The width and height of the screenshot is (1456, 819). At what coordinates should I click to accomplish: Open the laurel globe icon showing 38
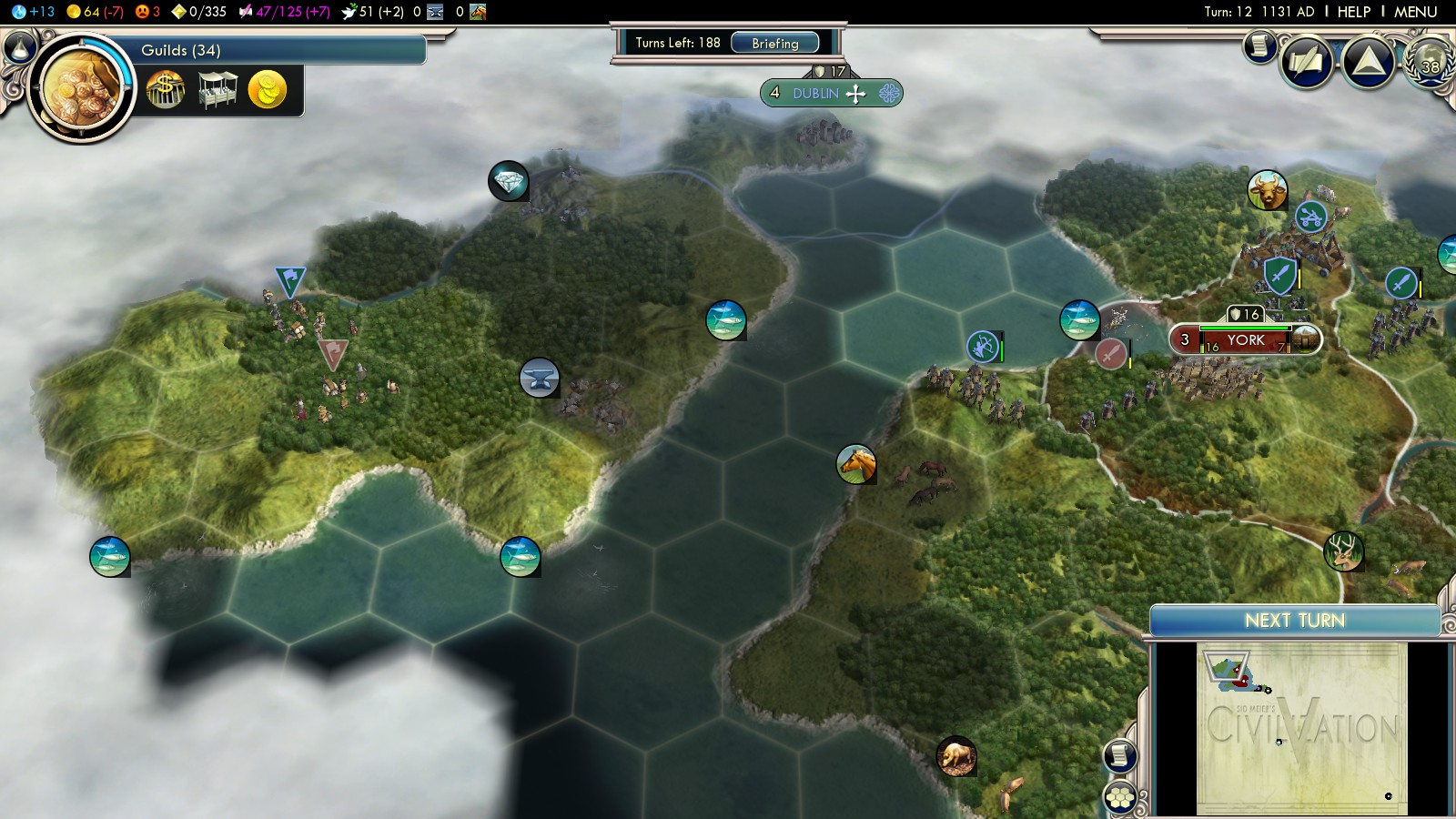[1431, 63]
